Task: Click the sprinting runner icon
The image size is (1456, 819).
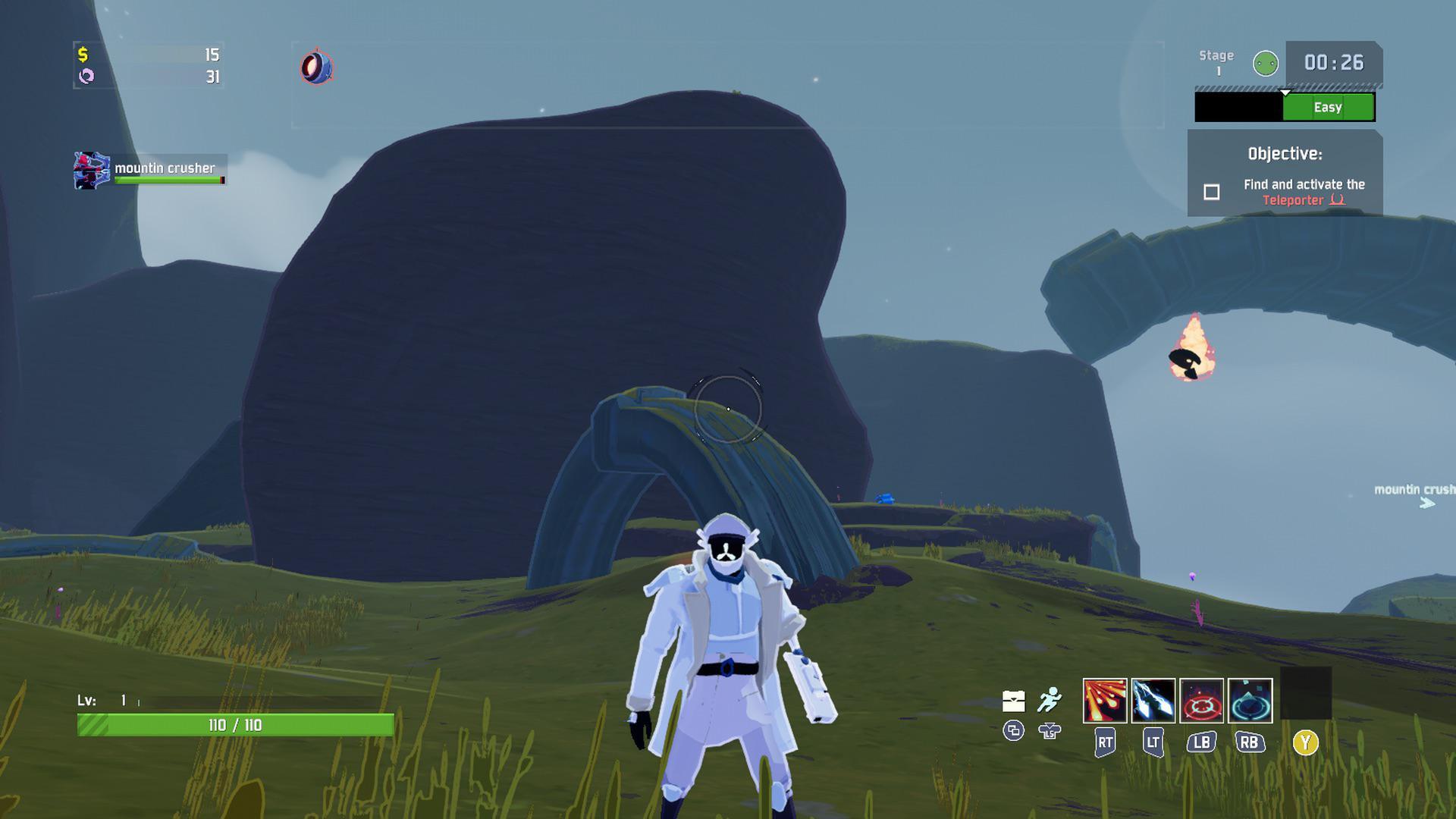Action: pyautogui.click(x=1050, y=699)
